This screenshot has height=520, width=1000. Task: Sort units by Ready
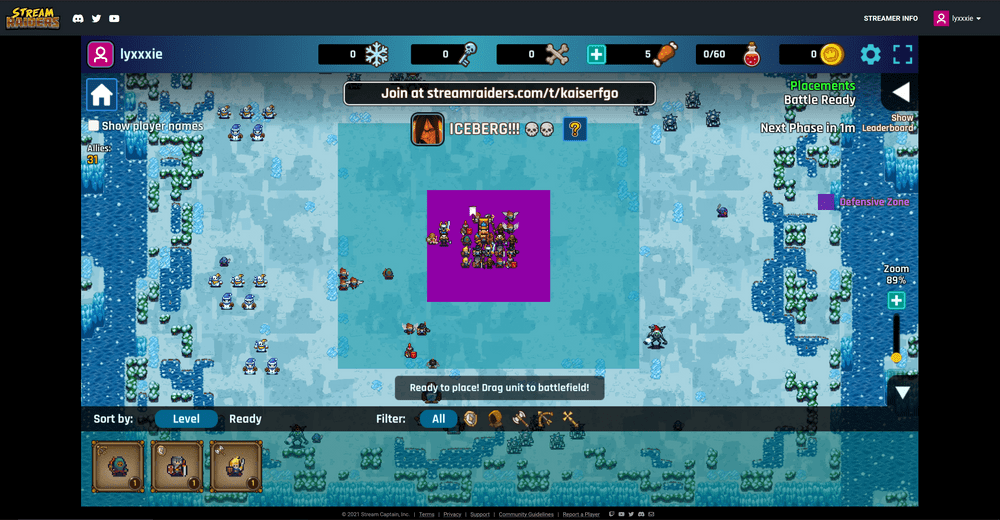245,419
